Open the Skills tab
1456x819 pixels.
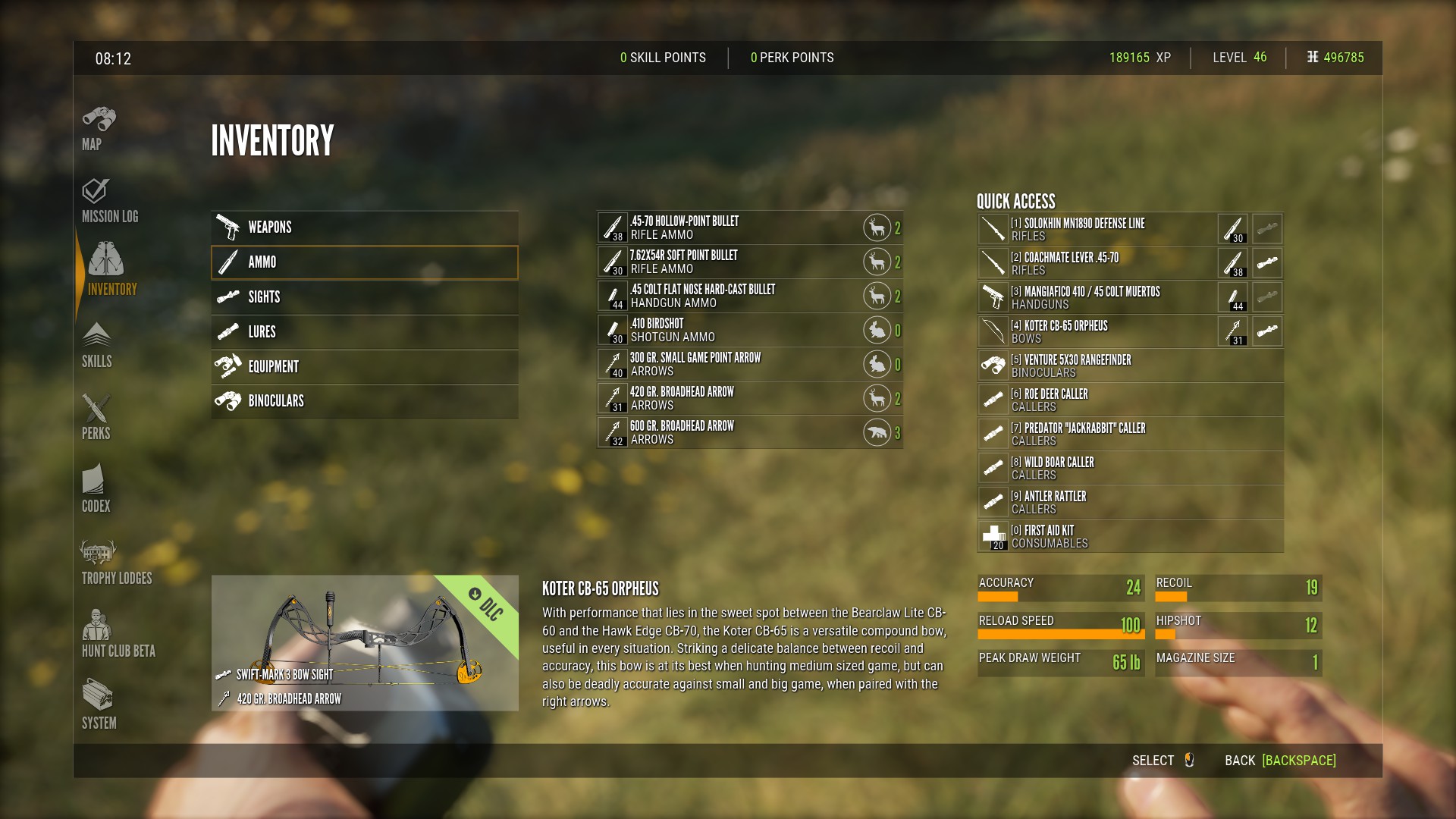click(x=97, y=346)
